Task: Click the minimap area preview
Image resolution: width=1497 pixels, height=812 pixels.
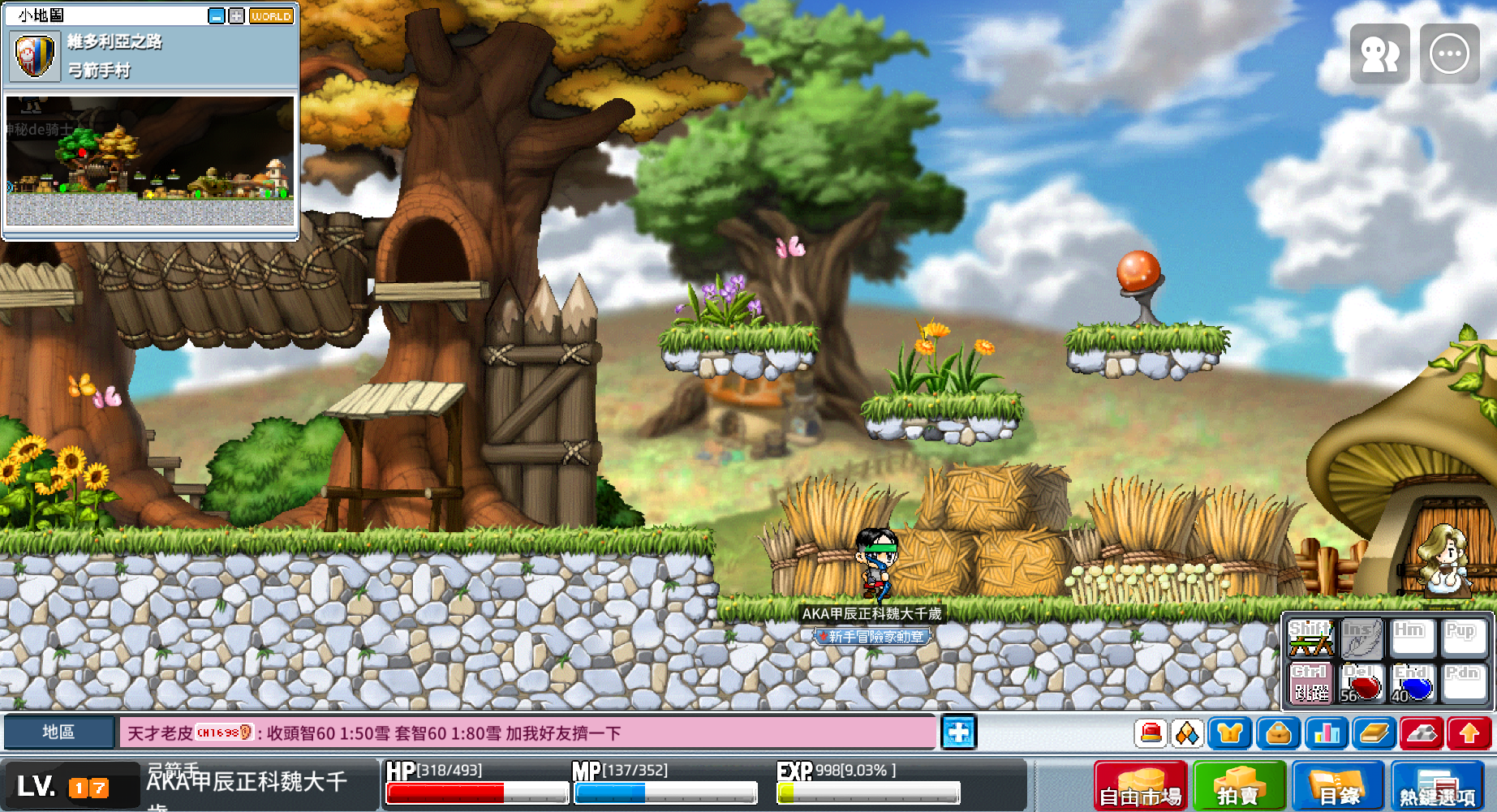Action: (150, 161)
